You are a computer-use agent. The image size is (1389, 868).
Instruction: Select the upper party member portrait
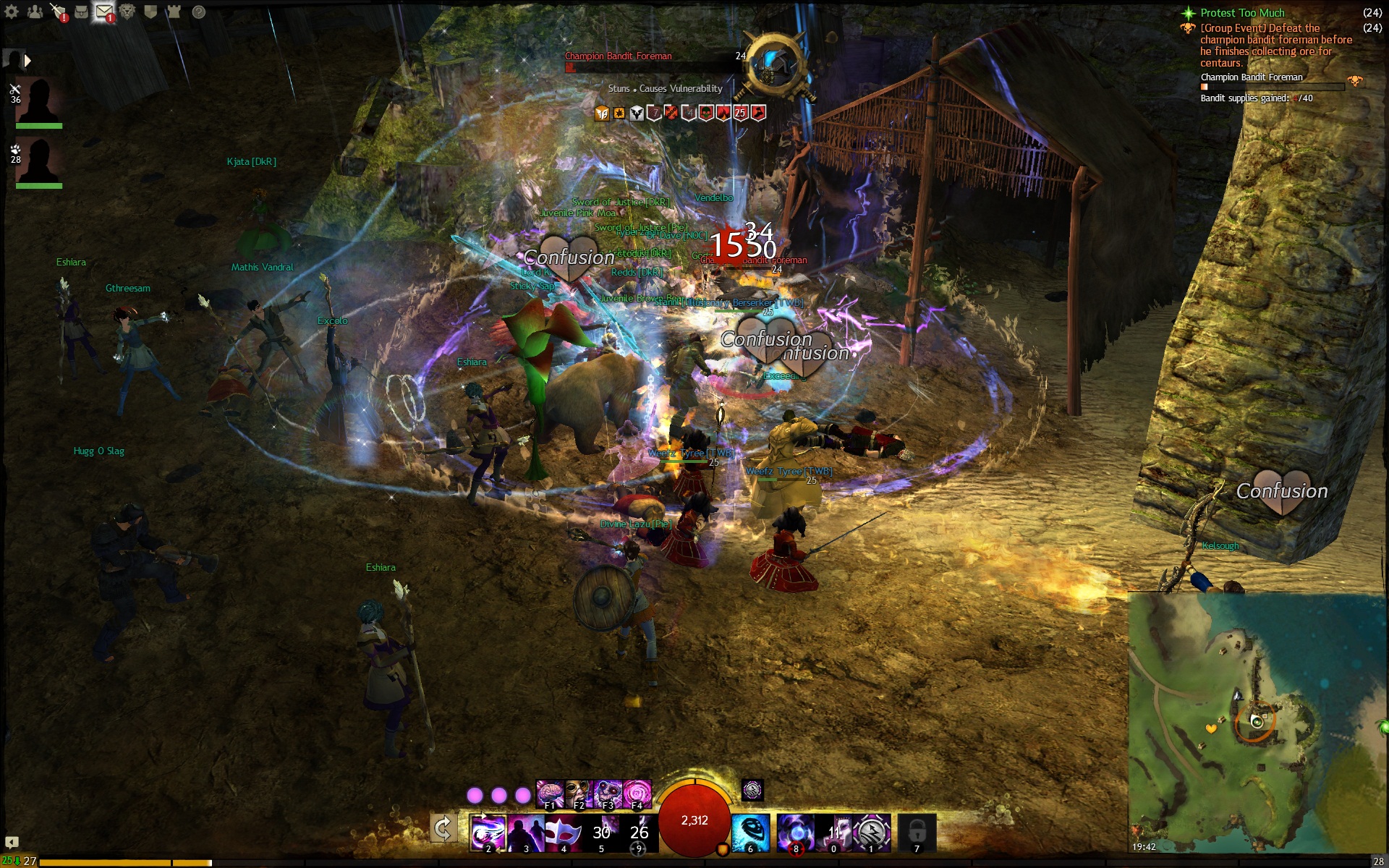point(38,101)
